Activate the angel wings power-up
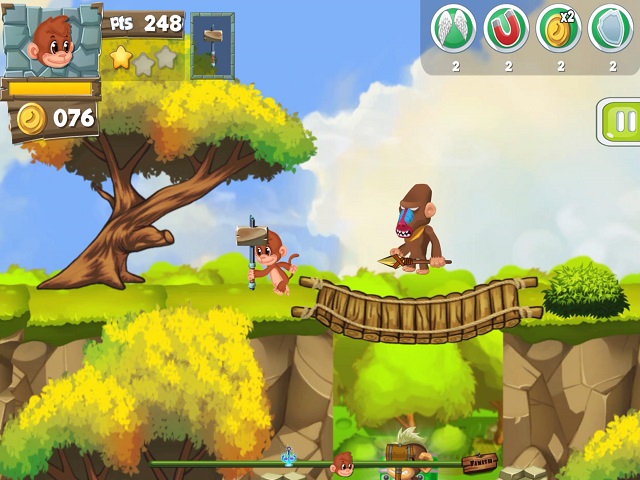 pos(453,29)
